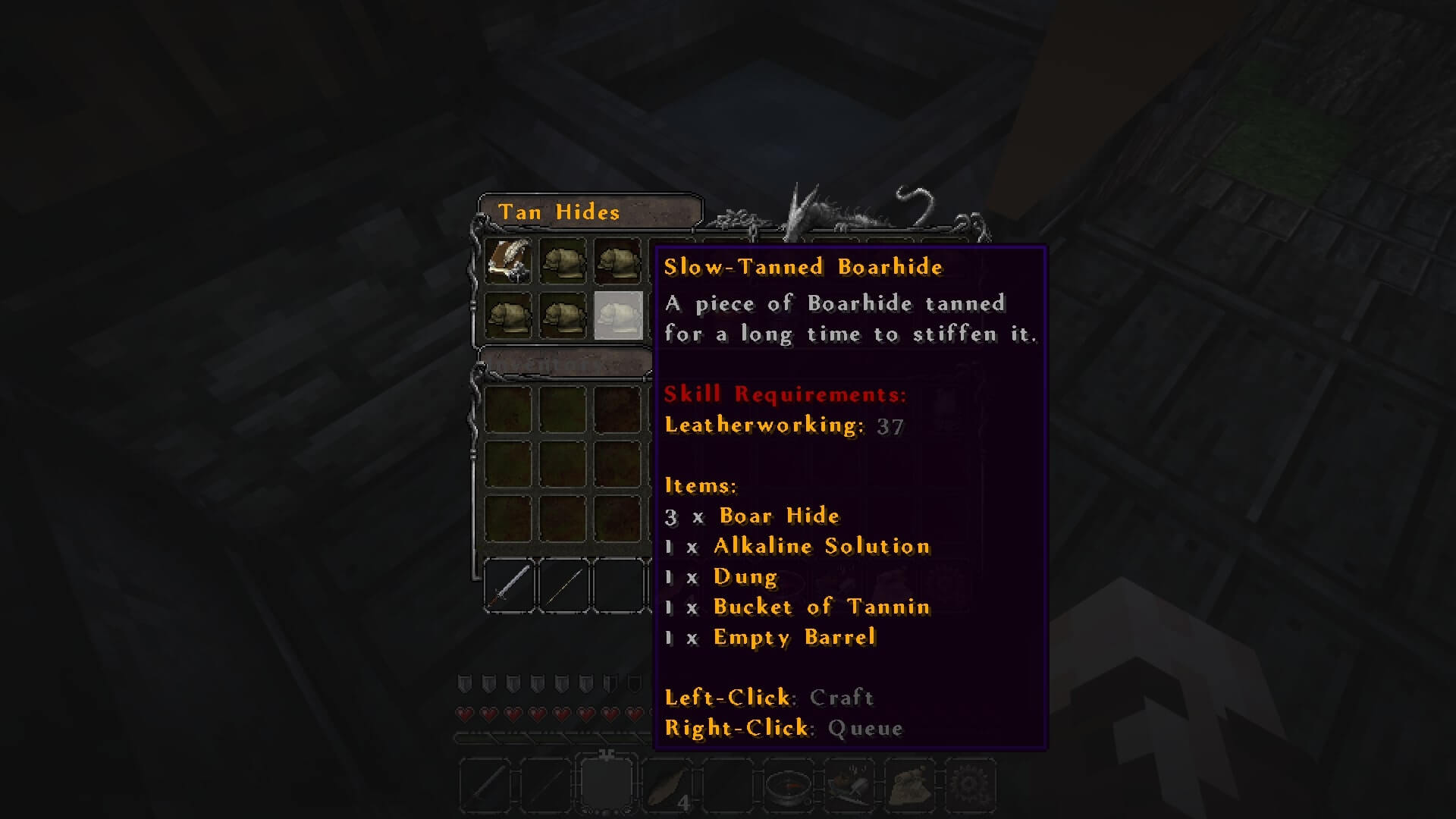The width and height of the screenshot is (1456, 819).
Task: Craft the highlighted Slow-Tanned Boarhide recipe
Action: [x=618, y=315]
